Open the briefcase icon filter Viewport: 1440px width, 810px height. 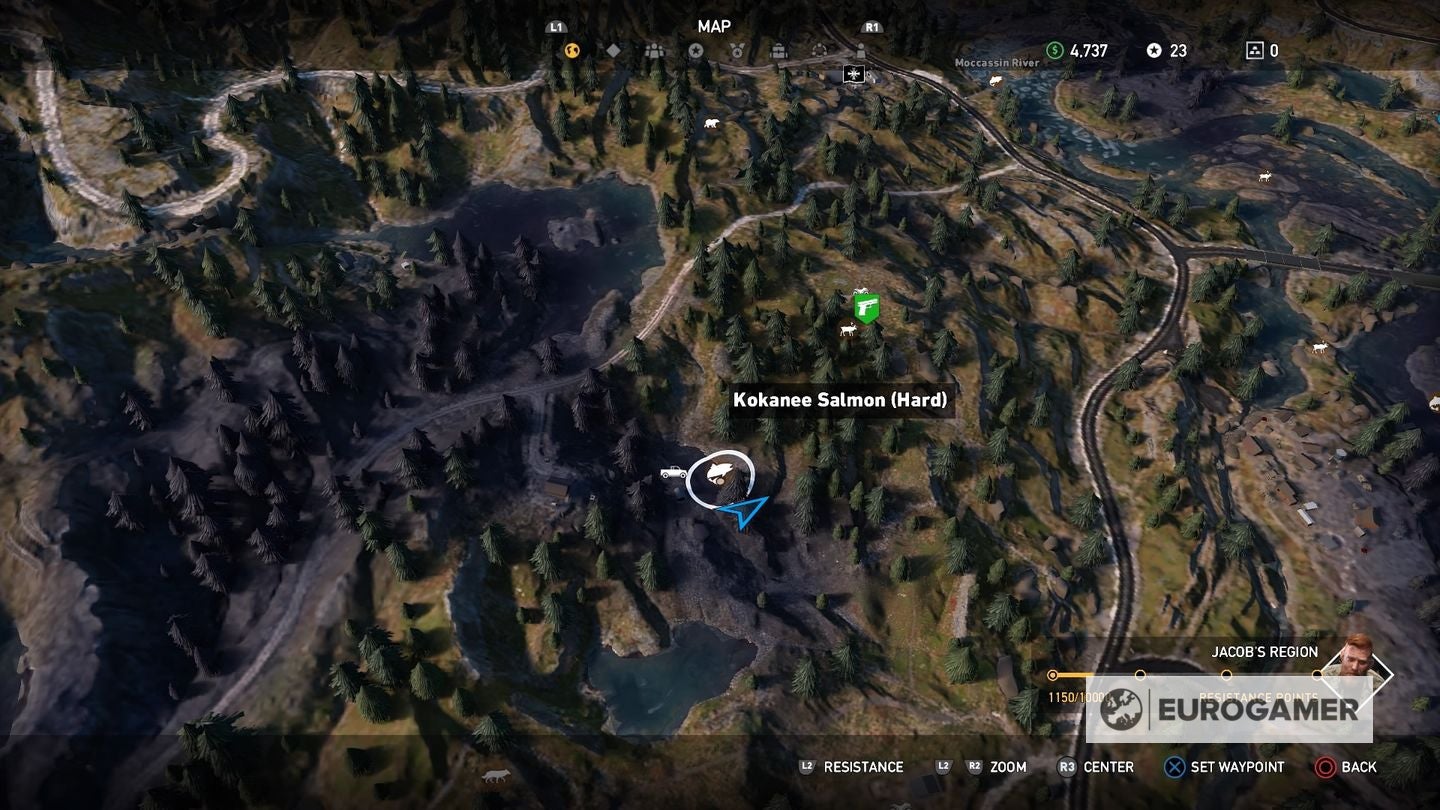point(779,49)
